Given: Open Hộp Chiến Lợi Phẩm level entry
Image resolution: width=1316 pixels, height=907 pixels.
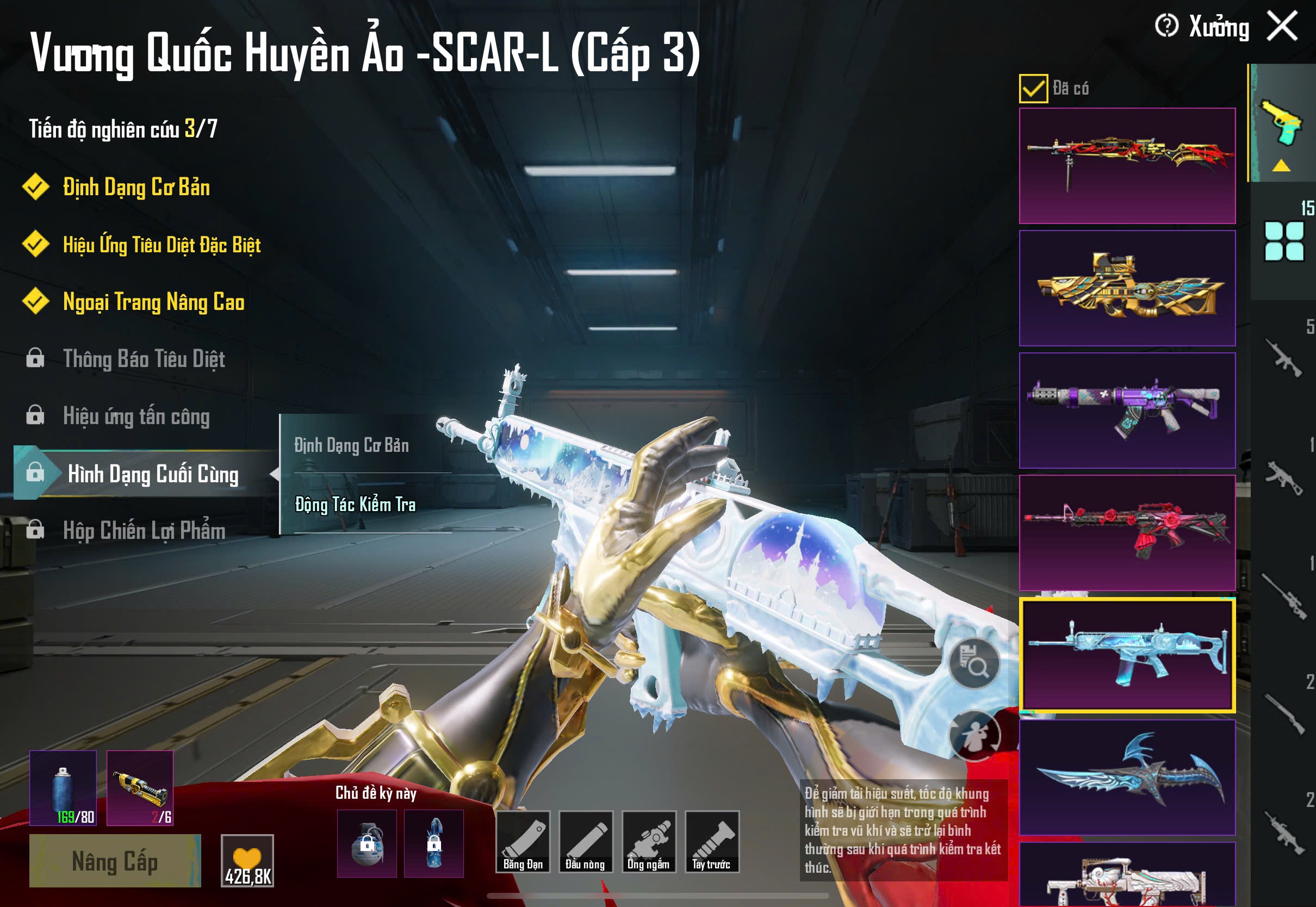Looking at the screenshot, I should [x=144, y=531].
